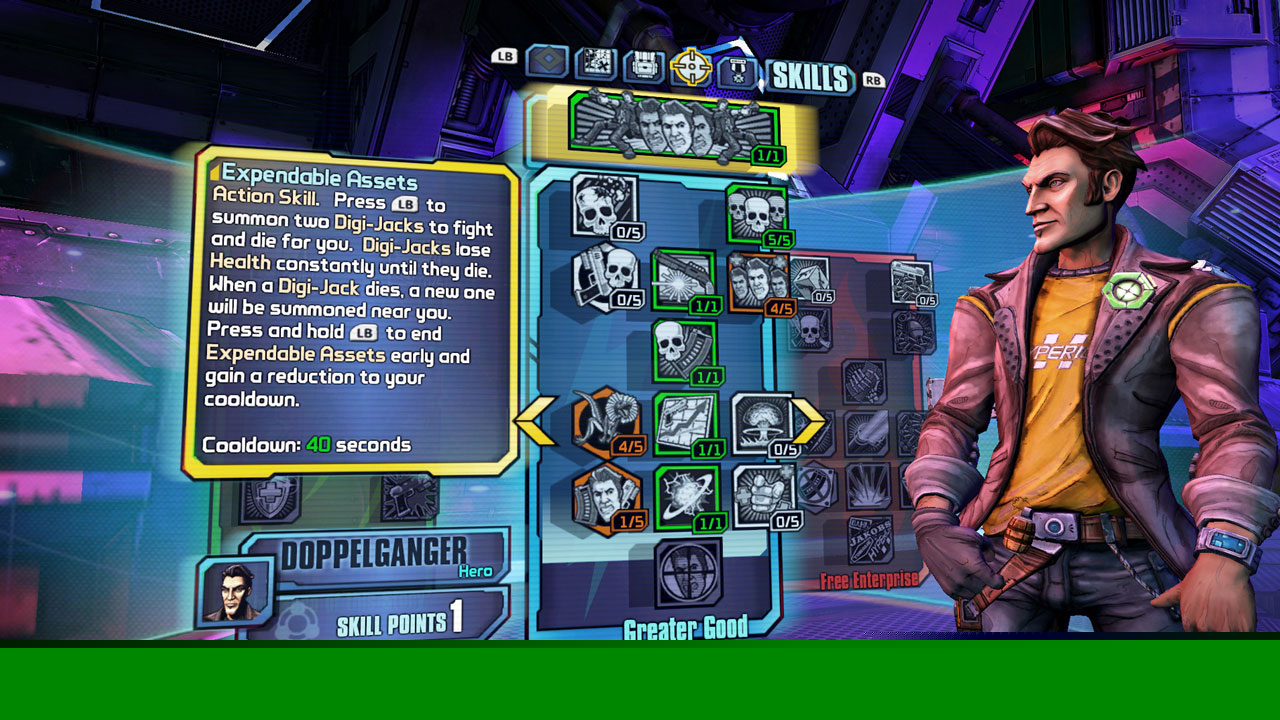Go to previous skill tree with left arrow
This screenshot has width=1280, height=720.
point(535,421)
